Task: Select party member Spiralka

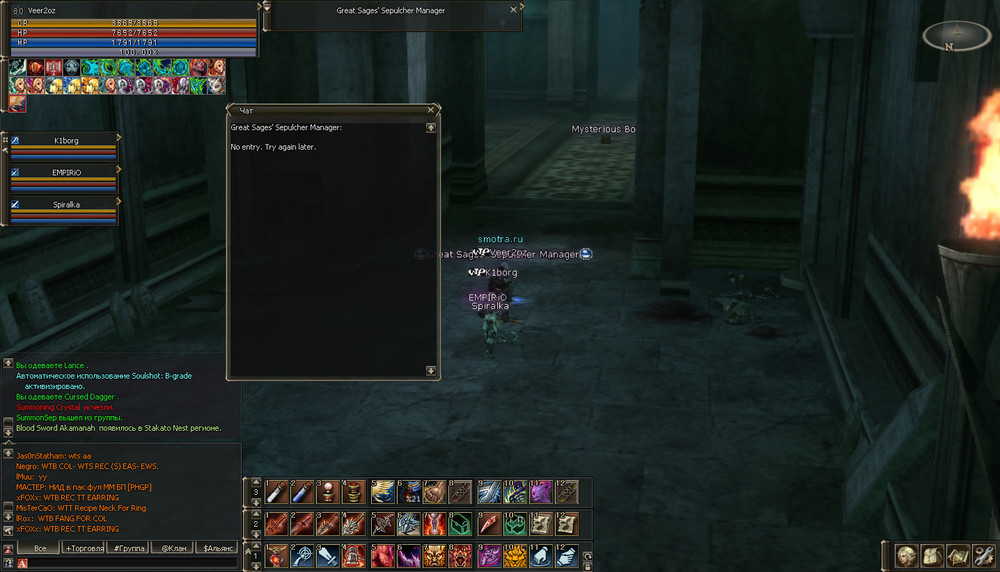Action: click(67, 204)
